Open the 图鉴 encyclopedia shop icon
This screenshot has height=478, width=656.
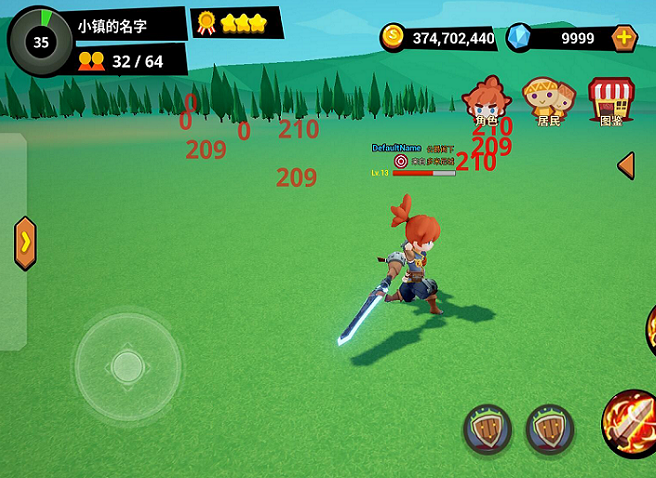pyautogui.click(x=611, y=100)
